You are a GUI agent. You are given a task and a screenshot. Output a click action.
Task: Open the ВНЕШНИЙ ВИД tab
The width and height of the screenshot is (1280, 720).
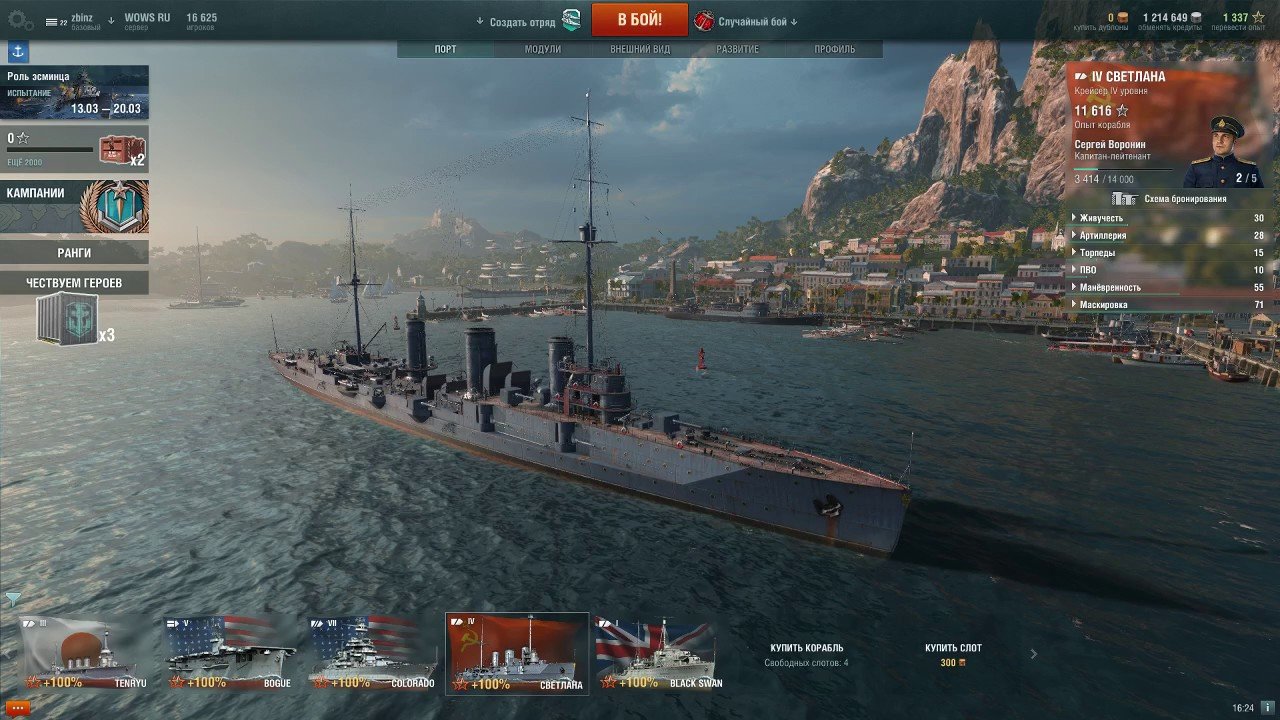tap(640, 49)
